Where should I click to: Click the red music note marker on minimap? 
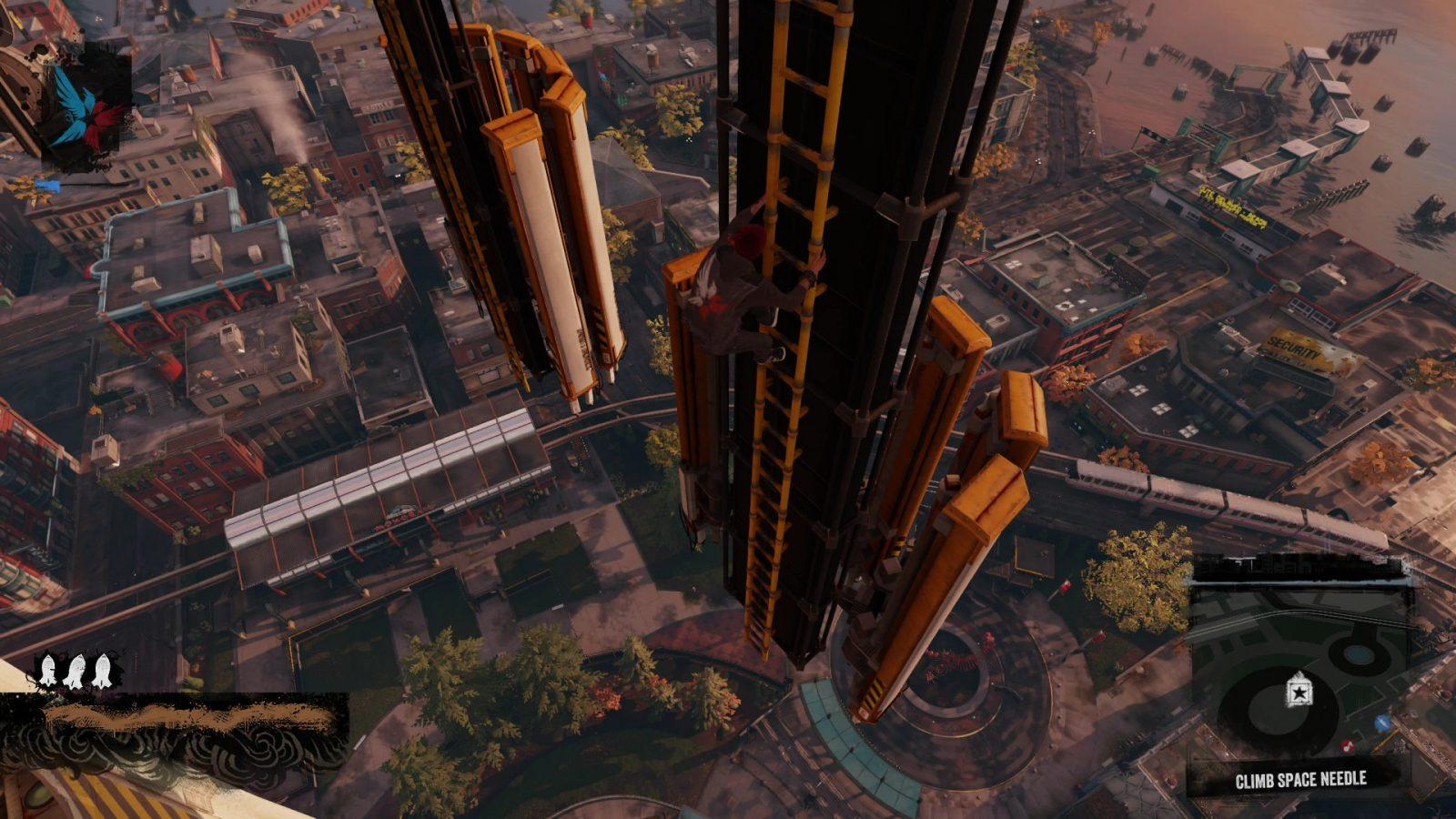(1348, 747)
